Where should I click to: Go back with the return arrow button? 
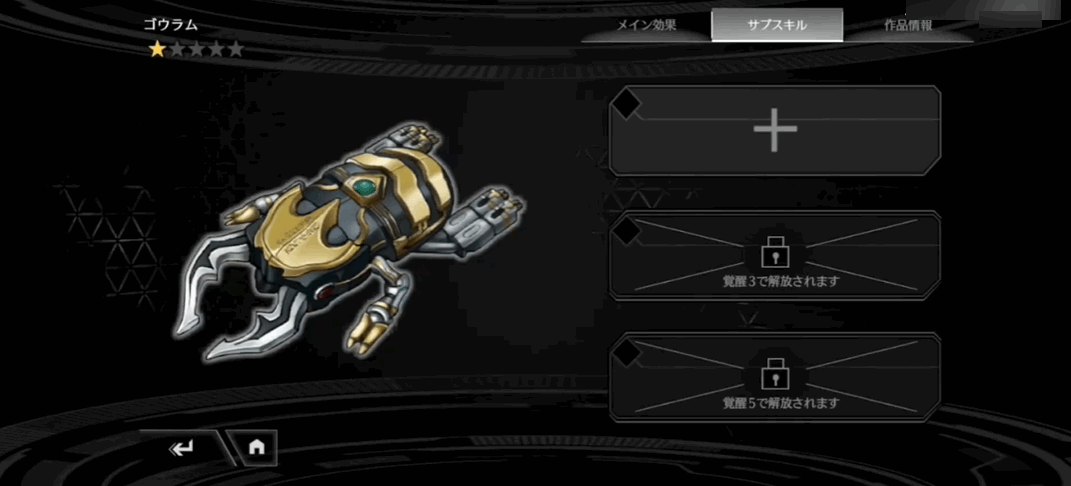tap(181, 448)
